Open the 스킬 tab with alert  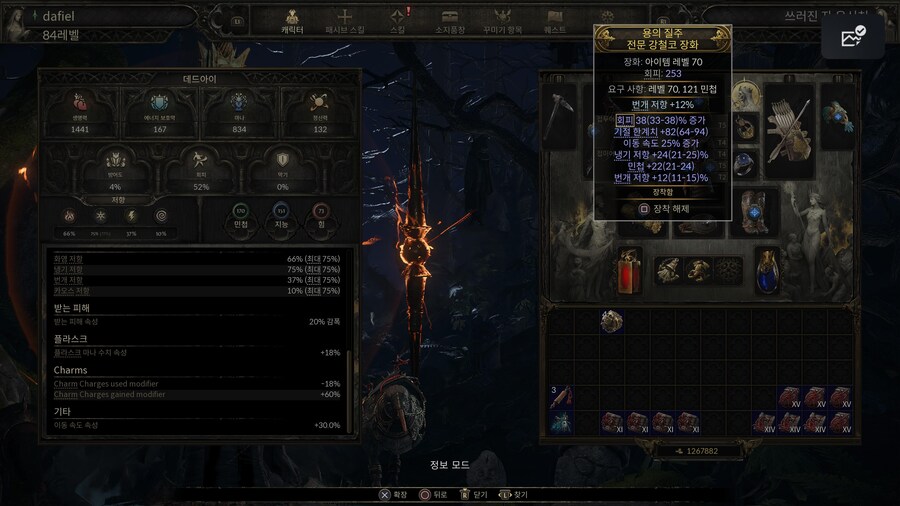point(398,21)
